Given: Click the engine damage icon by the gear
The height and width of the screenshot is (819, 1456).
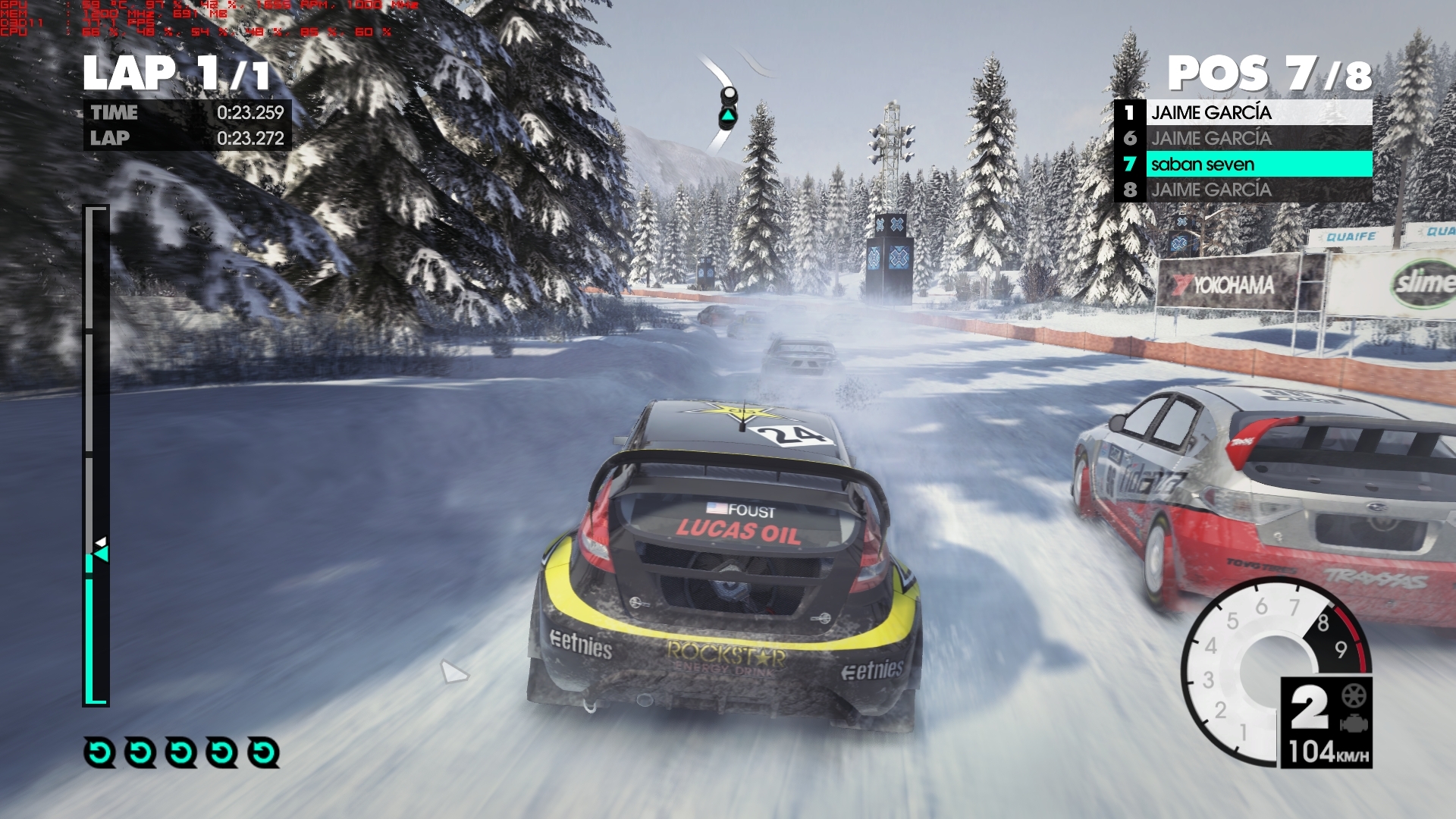Looking at the screenshot, I should click(1354, 723).
